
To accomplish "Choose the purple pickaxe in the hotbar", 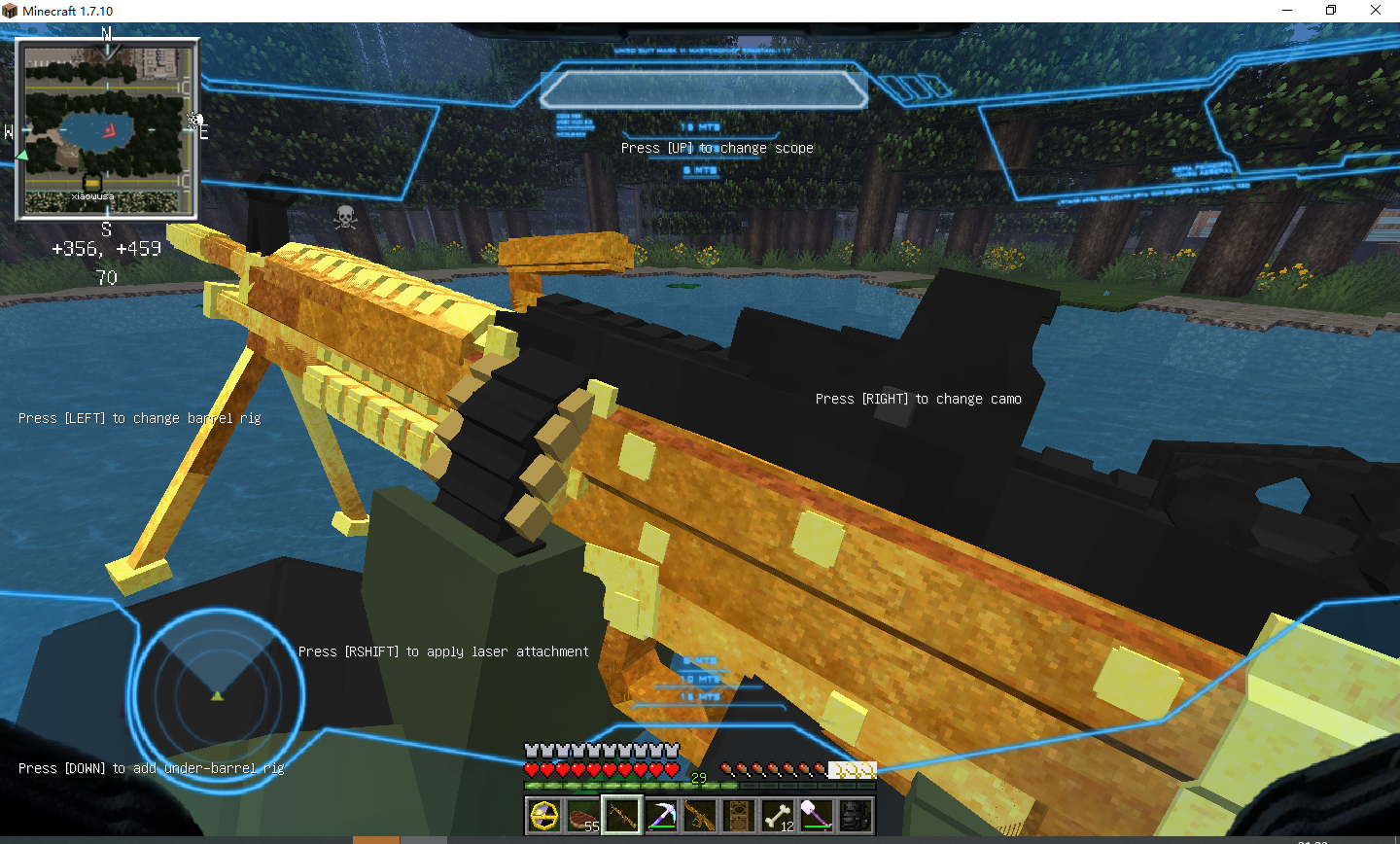I will pyautogui.click(x=661, y=816).
